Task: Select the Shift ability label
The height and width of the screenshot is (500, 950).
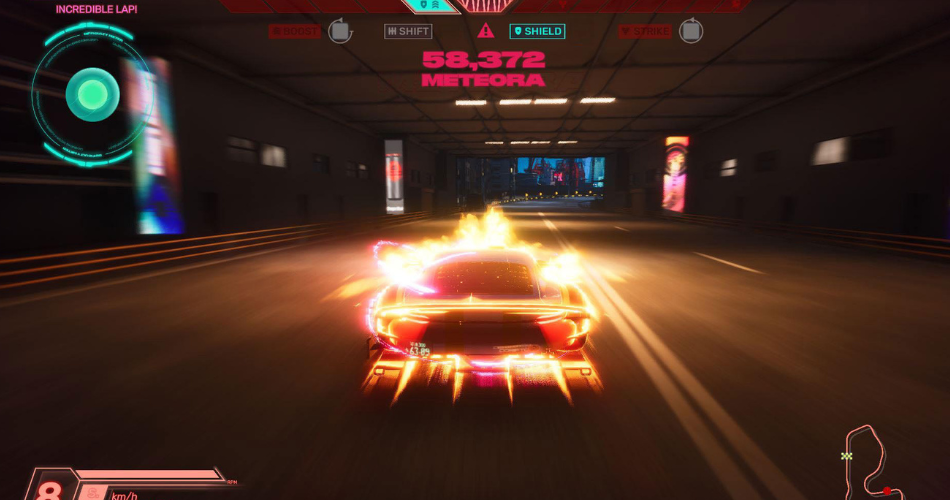Action: point(408,31)
